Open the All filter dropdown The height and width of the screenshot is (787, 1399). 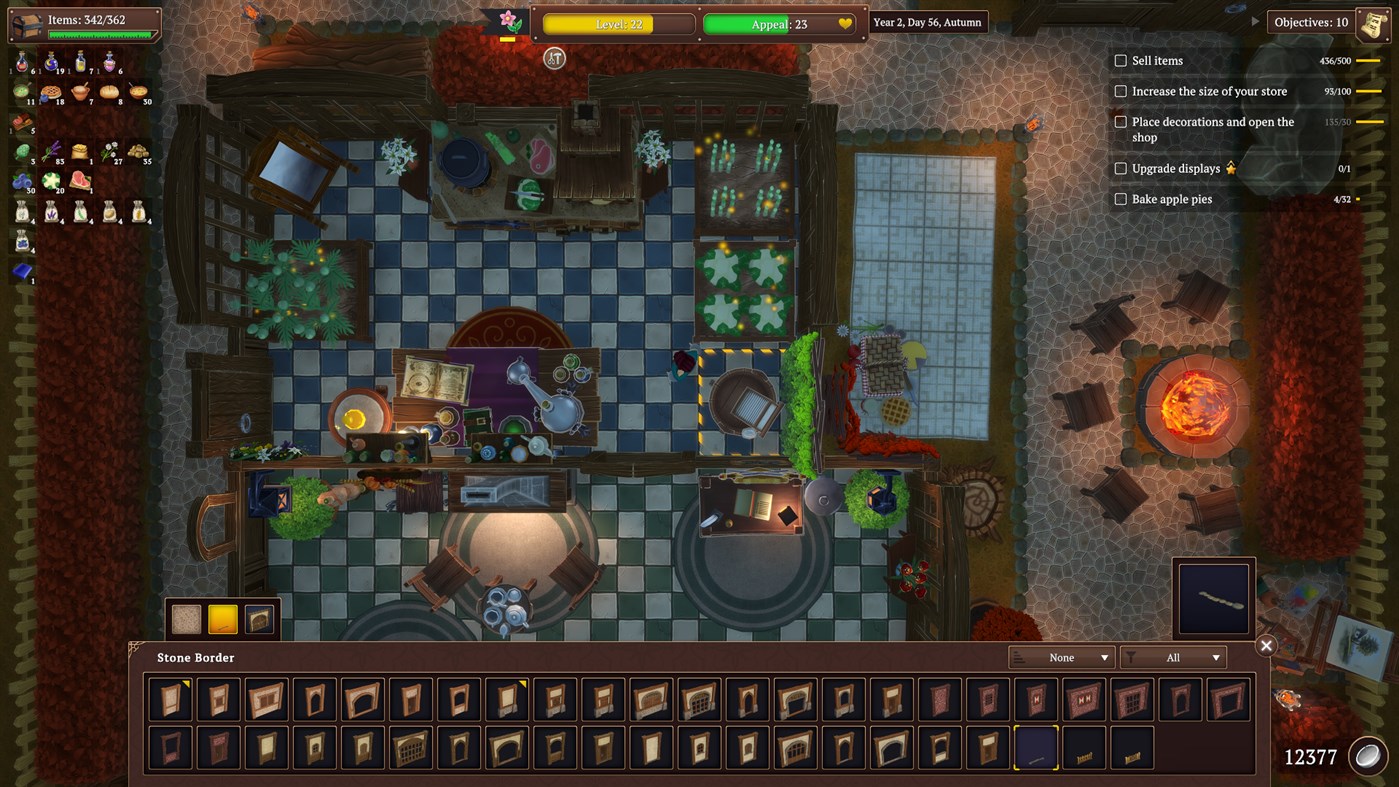(1175, 657)
